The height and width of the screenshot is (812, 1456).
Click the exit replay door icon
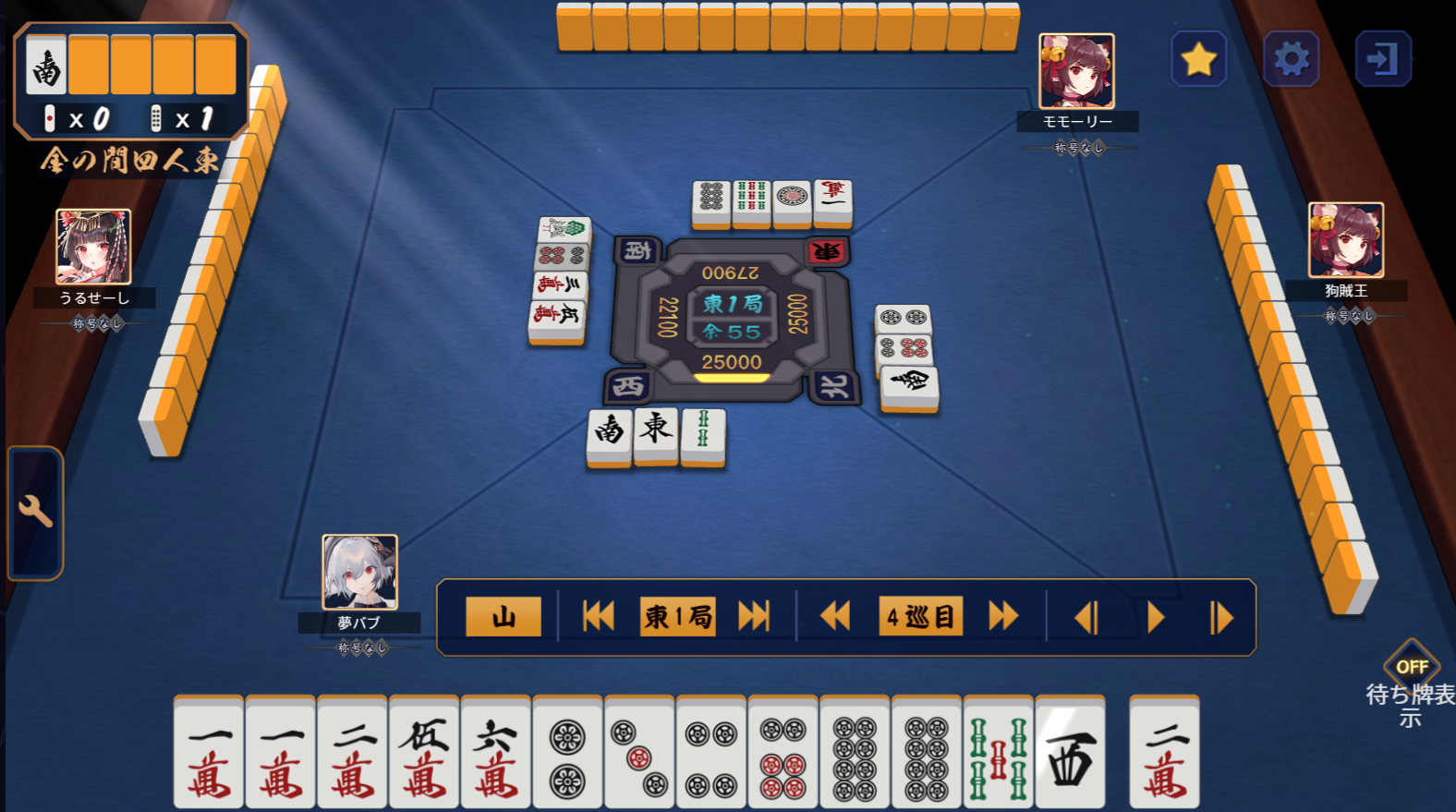pos(1384,57)
